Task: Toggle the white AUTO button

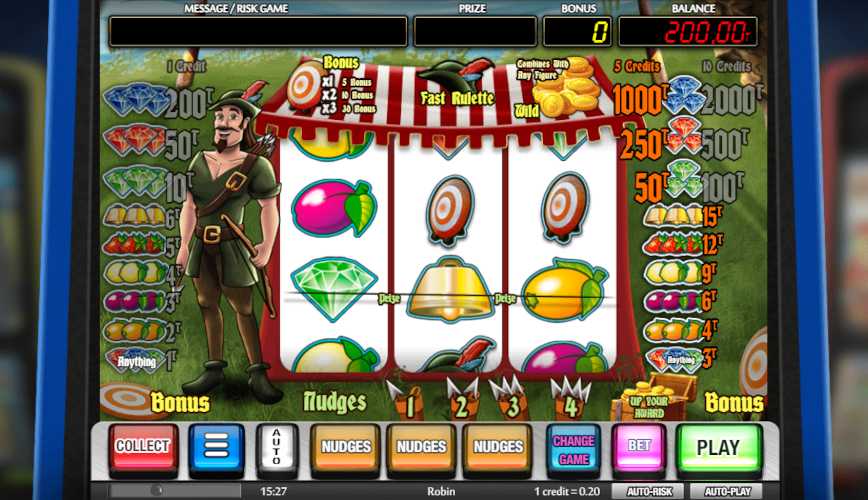Action: [276, 448]
